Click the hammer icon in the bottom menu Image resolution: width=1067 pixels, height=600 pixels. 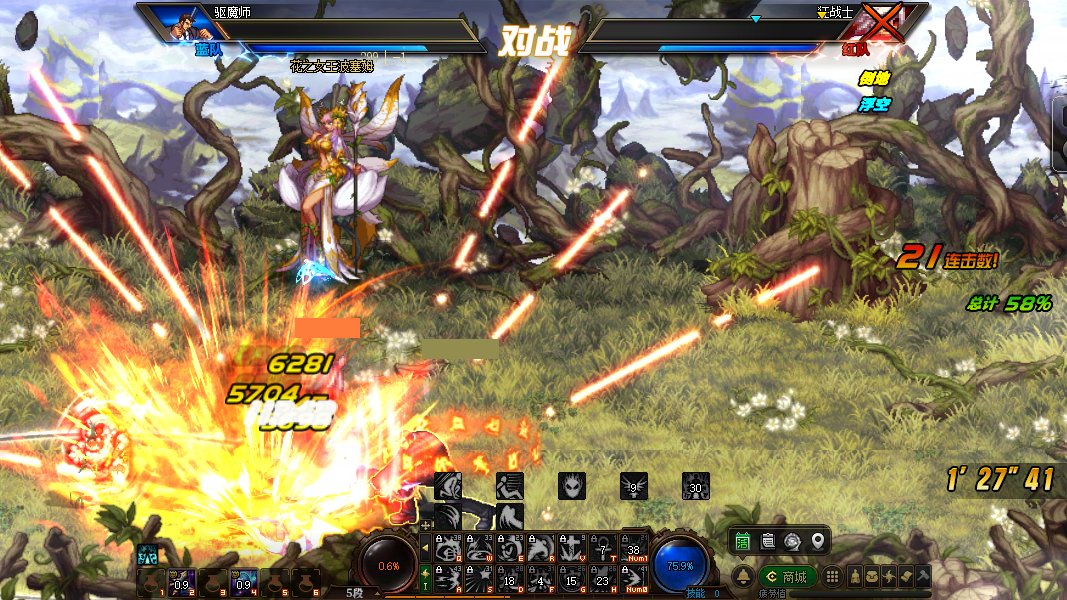923,577
